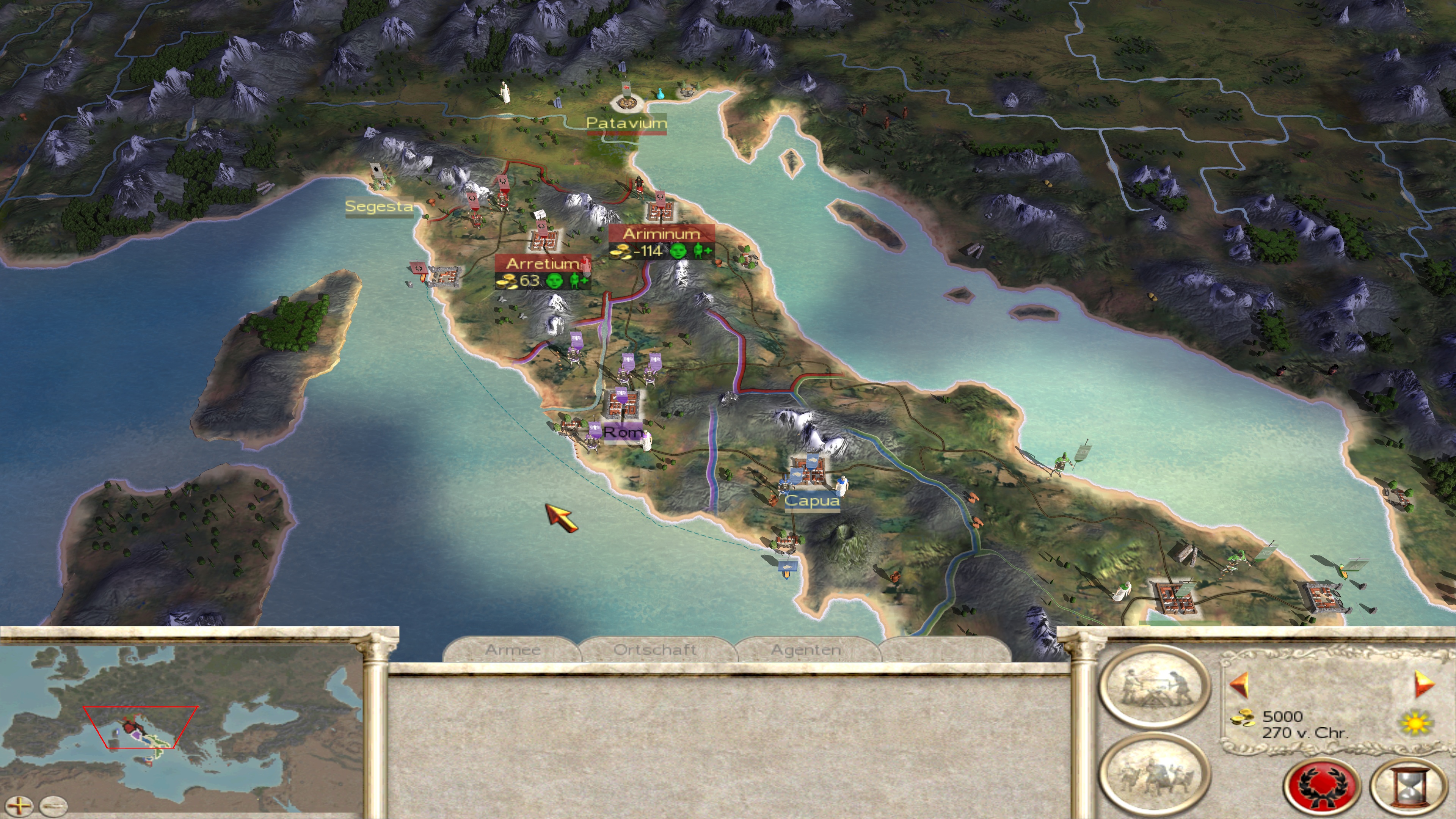
Task: Switch to the Armee tab
Action: click(512, 650)
